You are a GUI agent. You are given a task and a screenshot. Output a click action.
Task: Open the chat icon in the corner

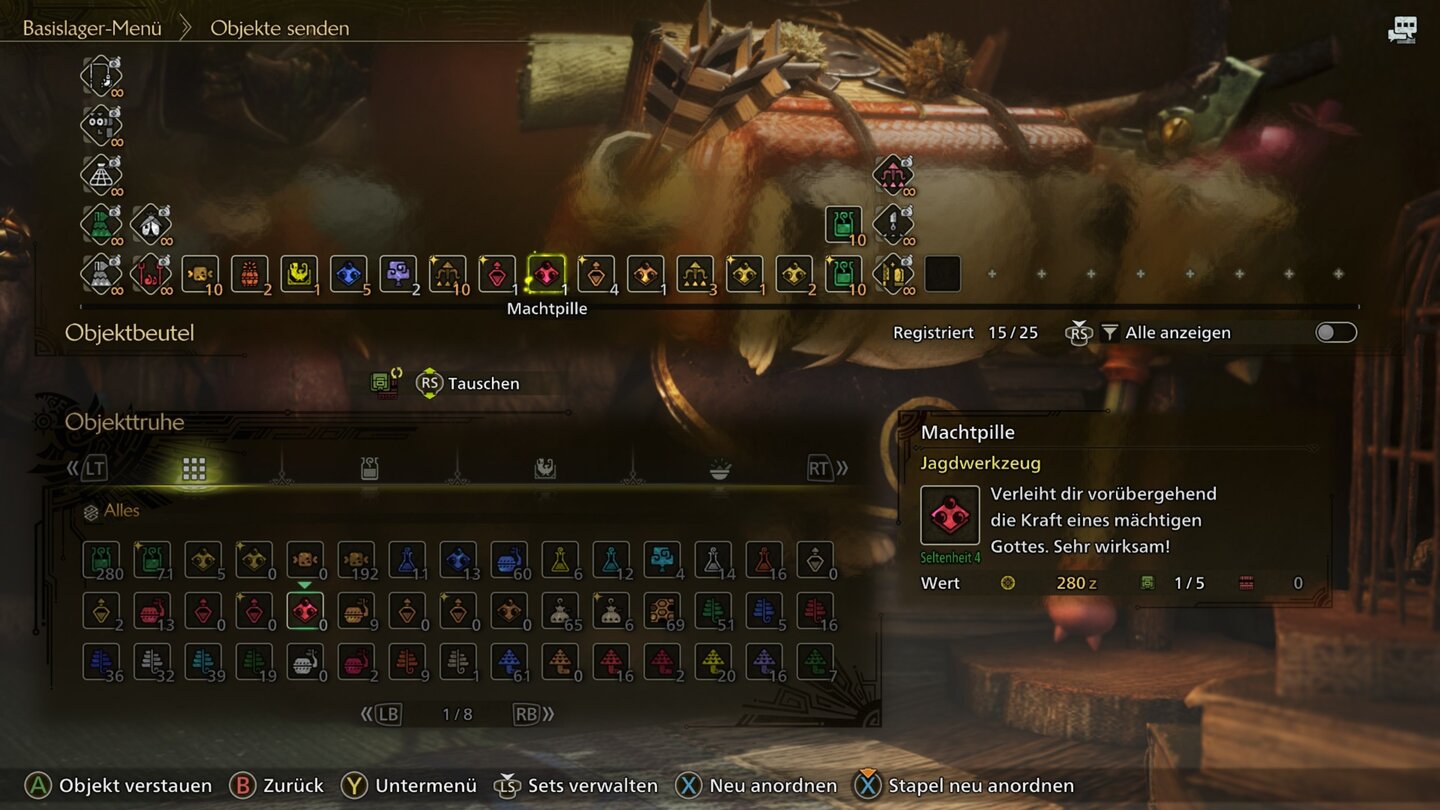1402,30
